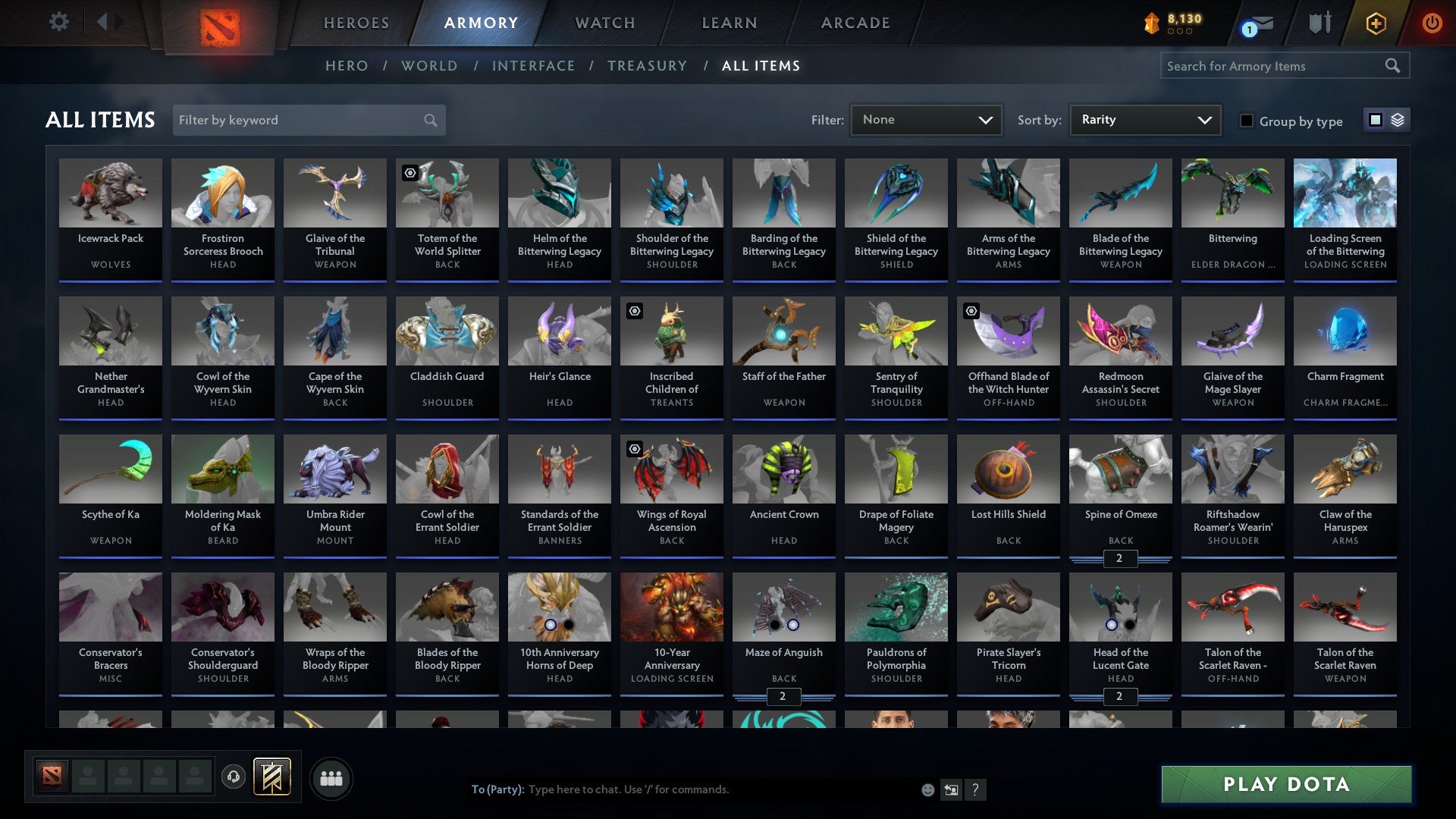Enable the Group by type checkbox
The image size is (1456, 819).
click(x=1247, y=121)
